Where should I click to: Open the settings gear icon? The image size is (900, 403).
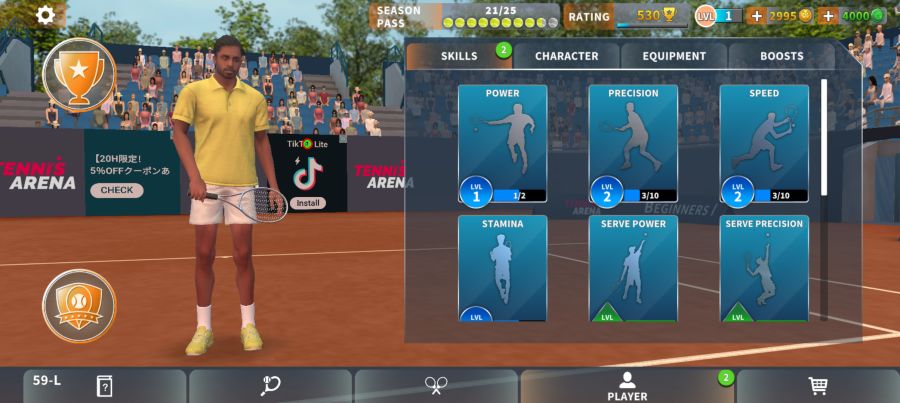click(46, 15)
